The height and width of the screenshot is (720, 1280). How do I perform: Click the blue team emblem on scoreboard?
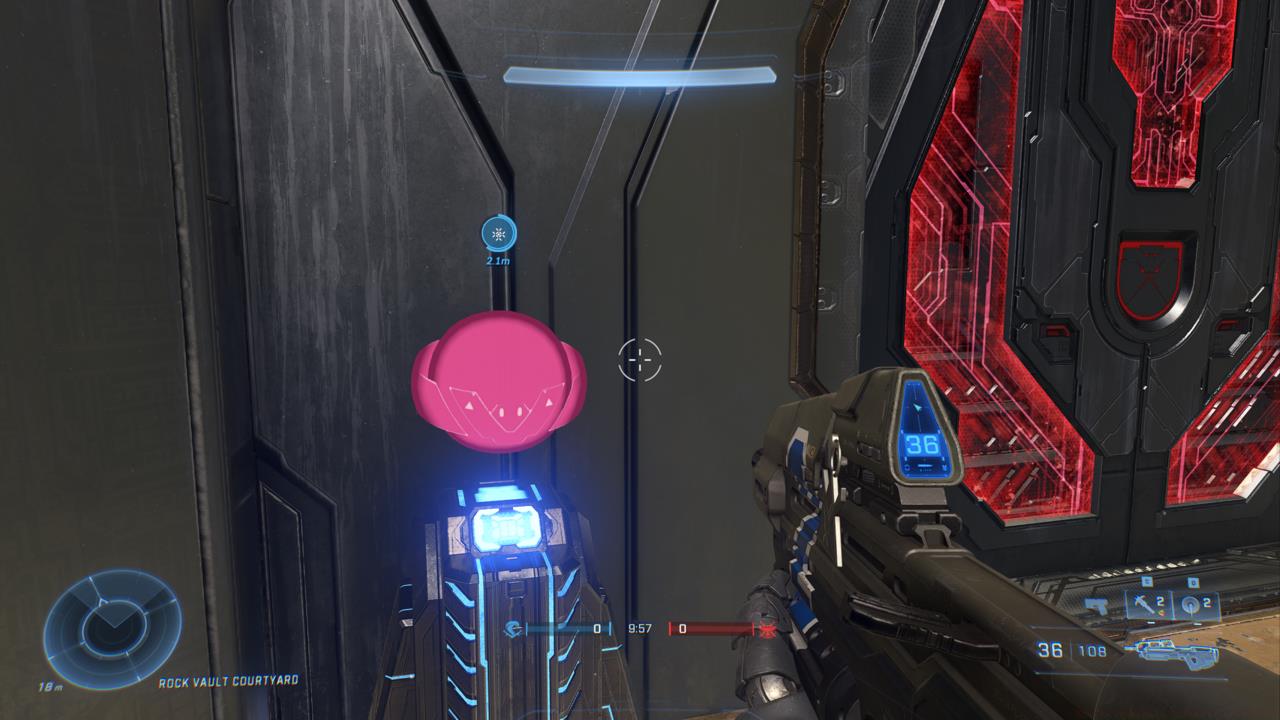(512, 629)
